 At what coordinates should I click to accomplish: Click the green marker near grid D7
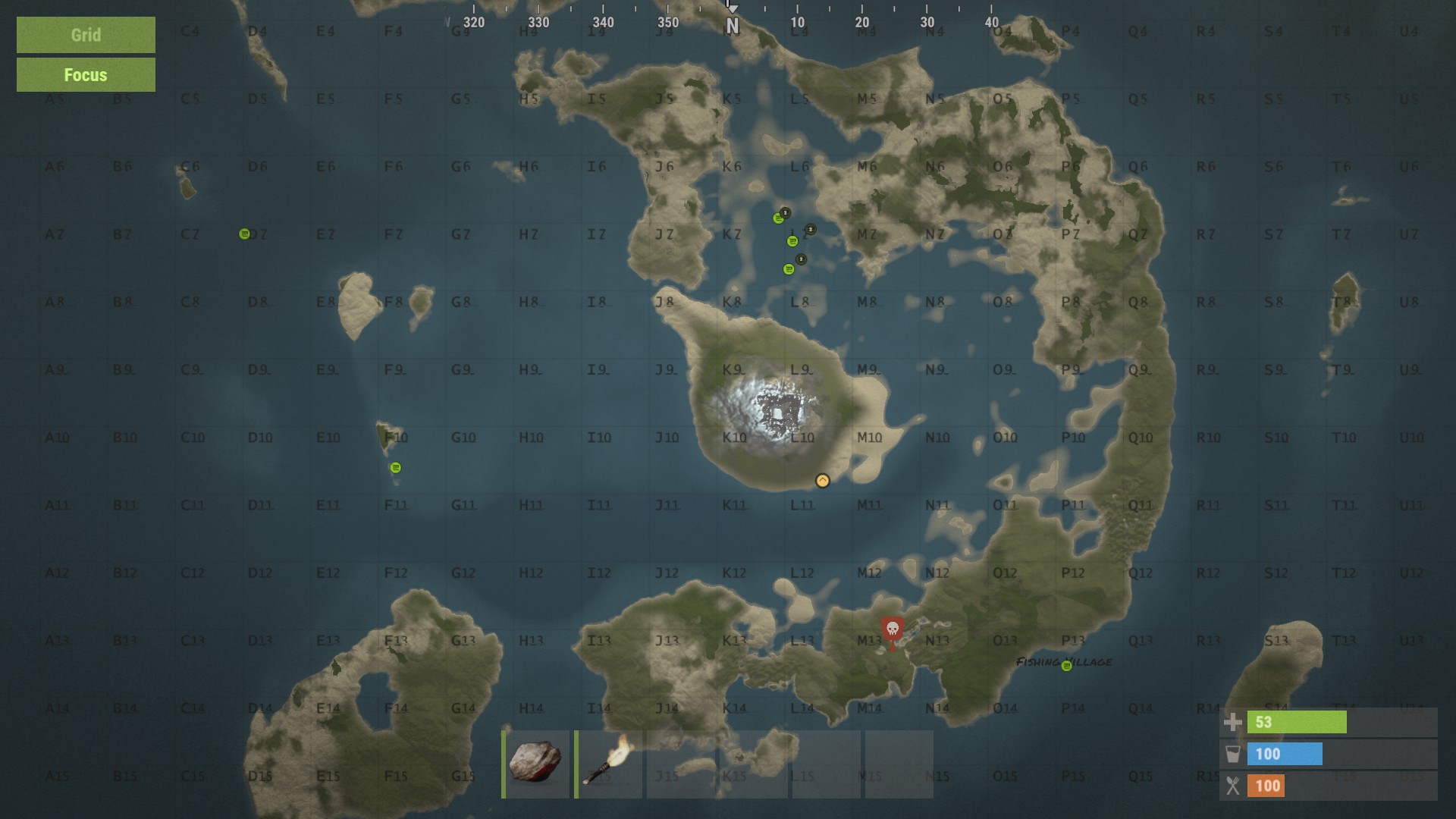click(244, 234)
